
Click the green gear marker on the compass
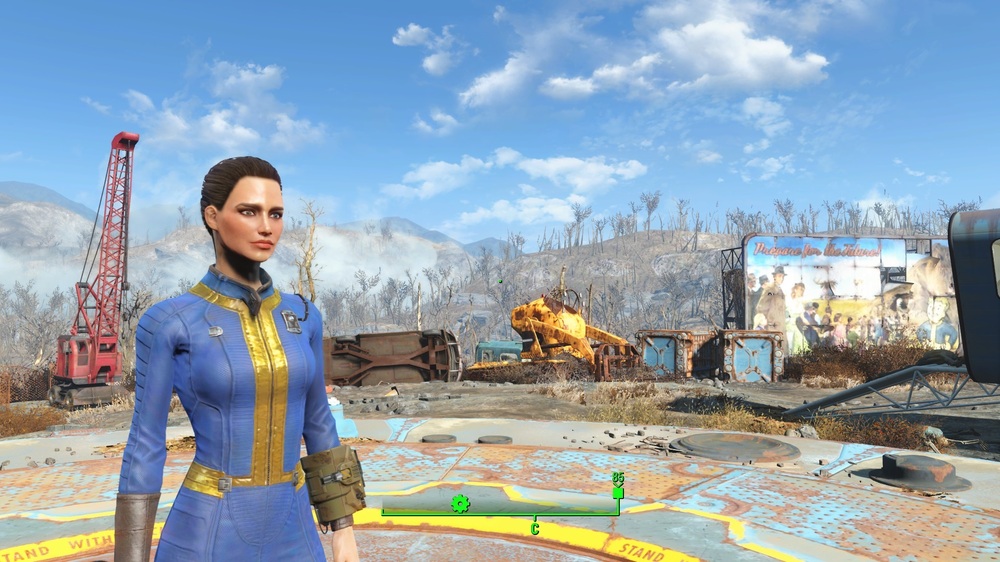click(460, 503)
